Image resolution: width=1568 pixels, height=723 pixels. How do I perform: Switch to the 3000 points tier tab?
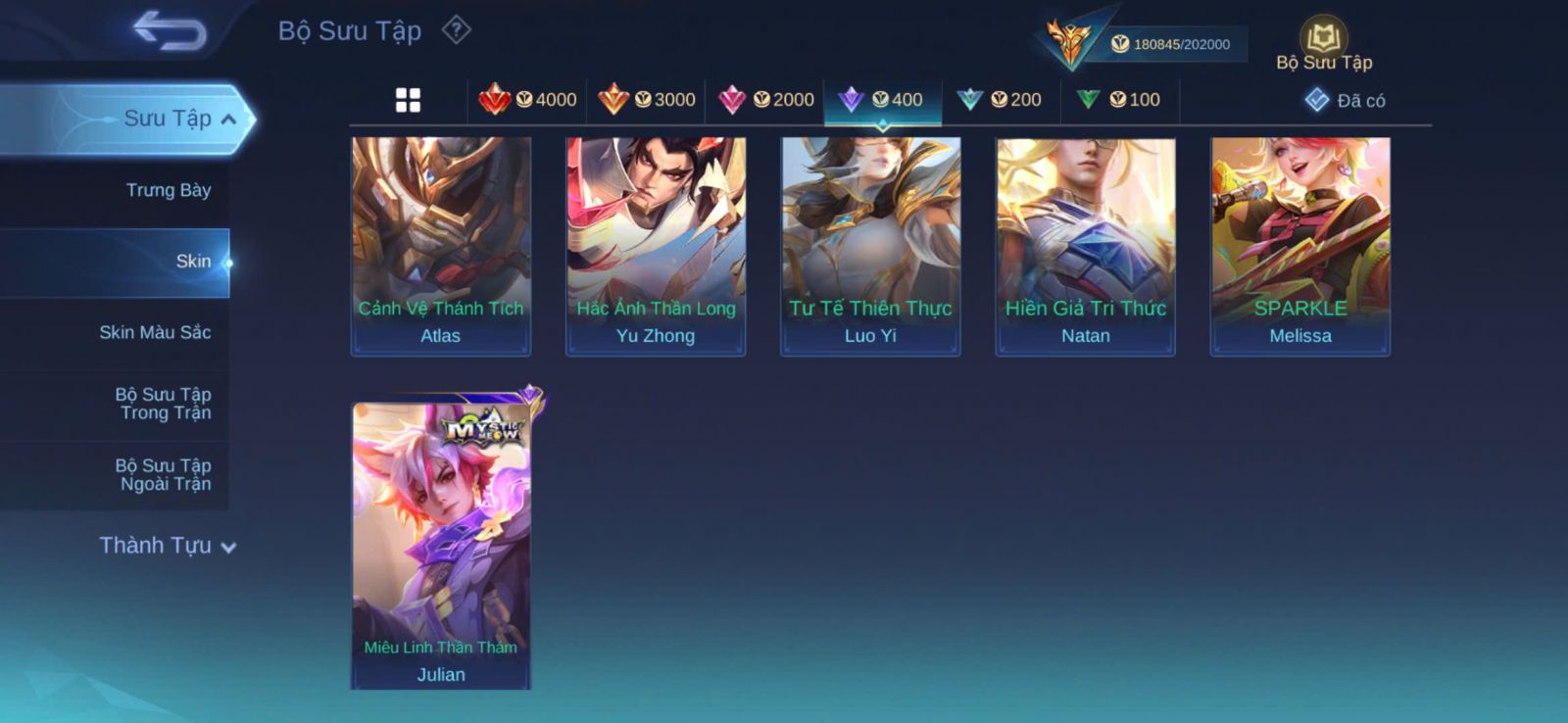[647, 100]
